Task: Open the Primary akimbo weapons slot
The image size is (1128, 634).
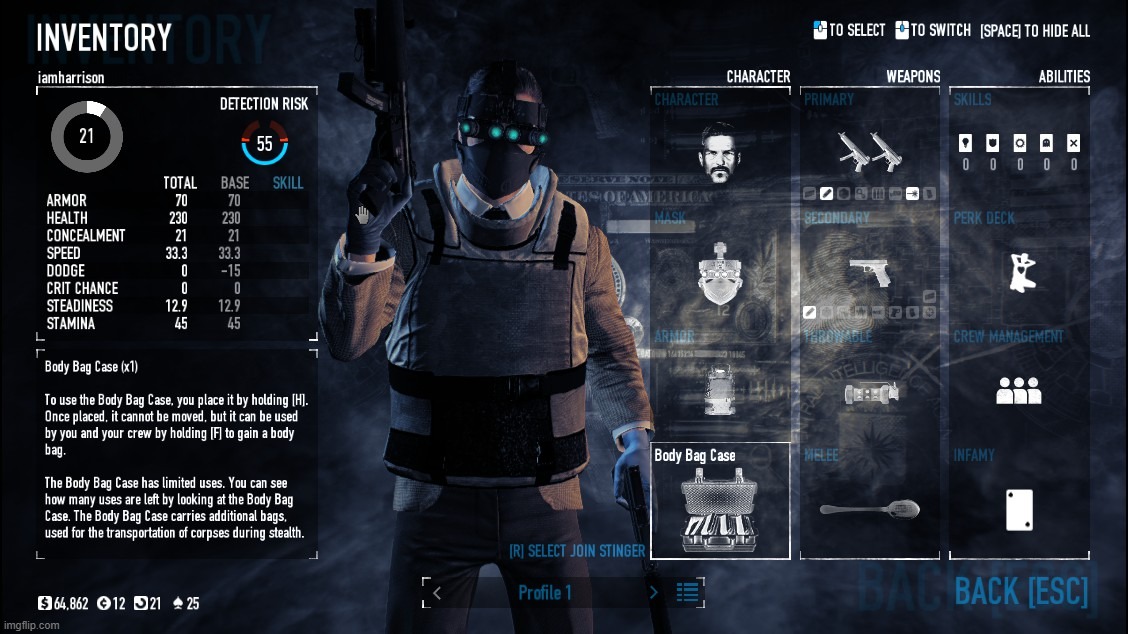Action: tap(869, 151)
